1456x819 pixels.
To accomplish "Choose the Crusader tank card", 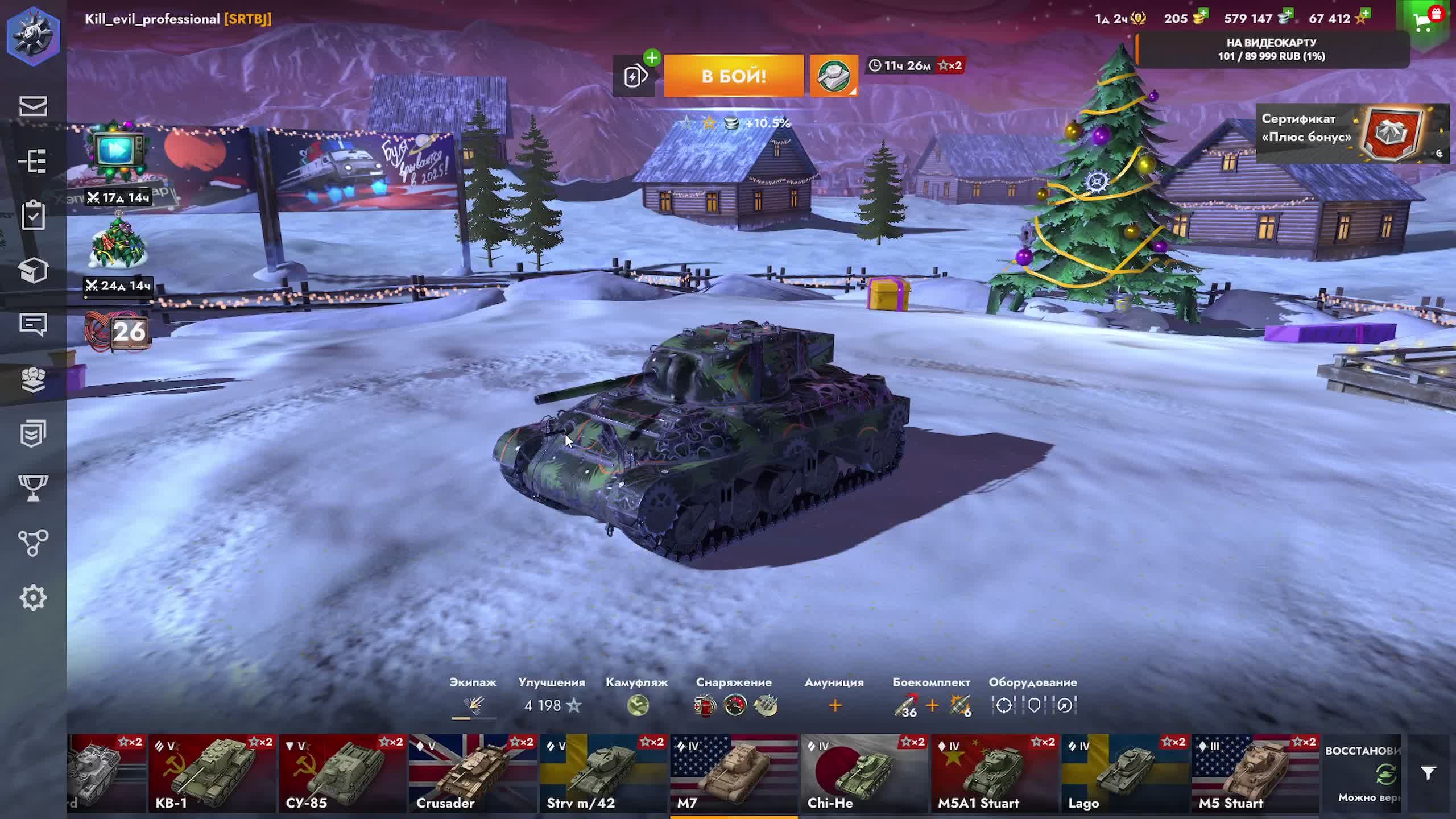I will pyautogui.click(x=473, y=773).
